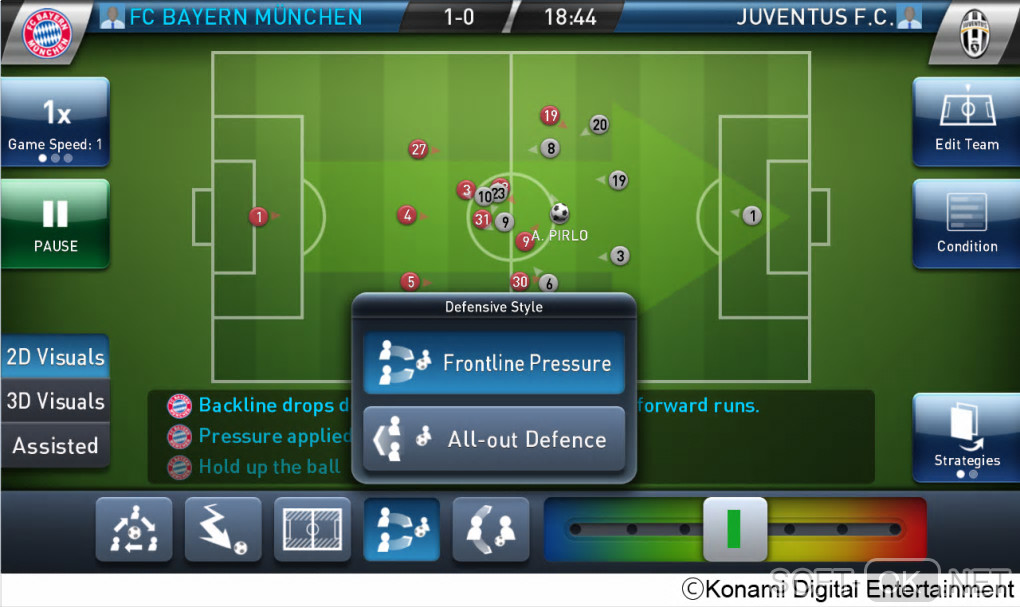This screenshot has width=1020, height=607.
Task: Switch to 2D Visuals
Action: (x=55, y=357)
